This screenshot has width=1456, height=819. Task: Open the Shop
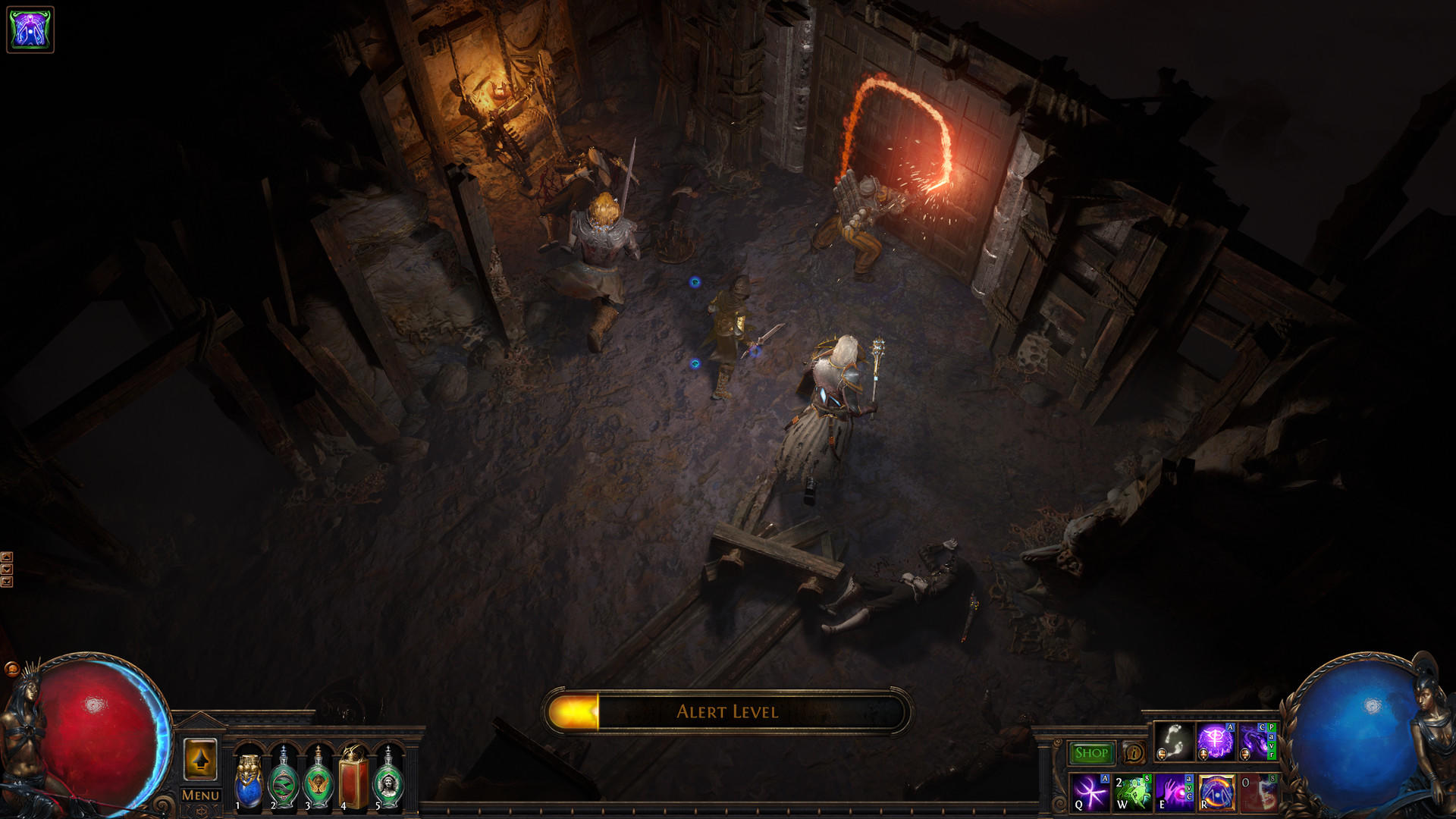point(1091,752)
